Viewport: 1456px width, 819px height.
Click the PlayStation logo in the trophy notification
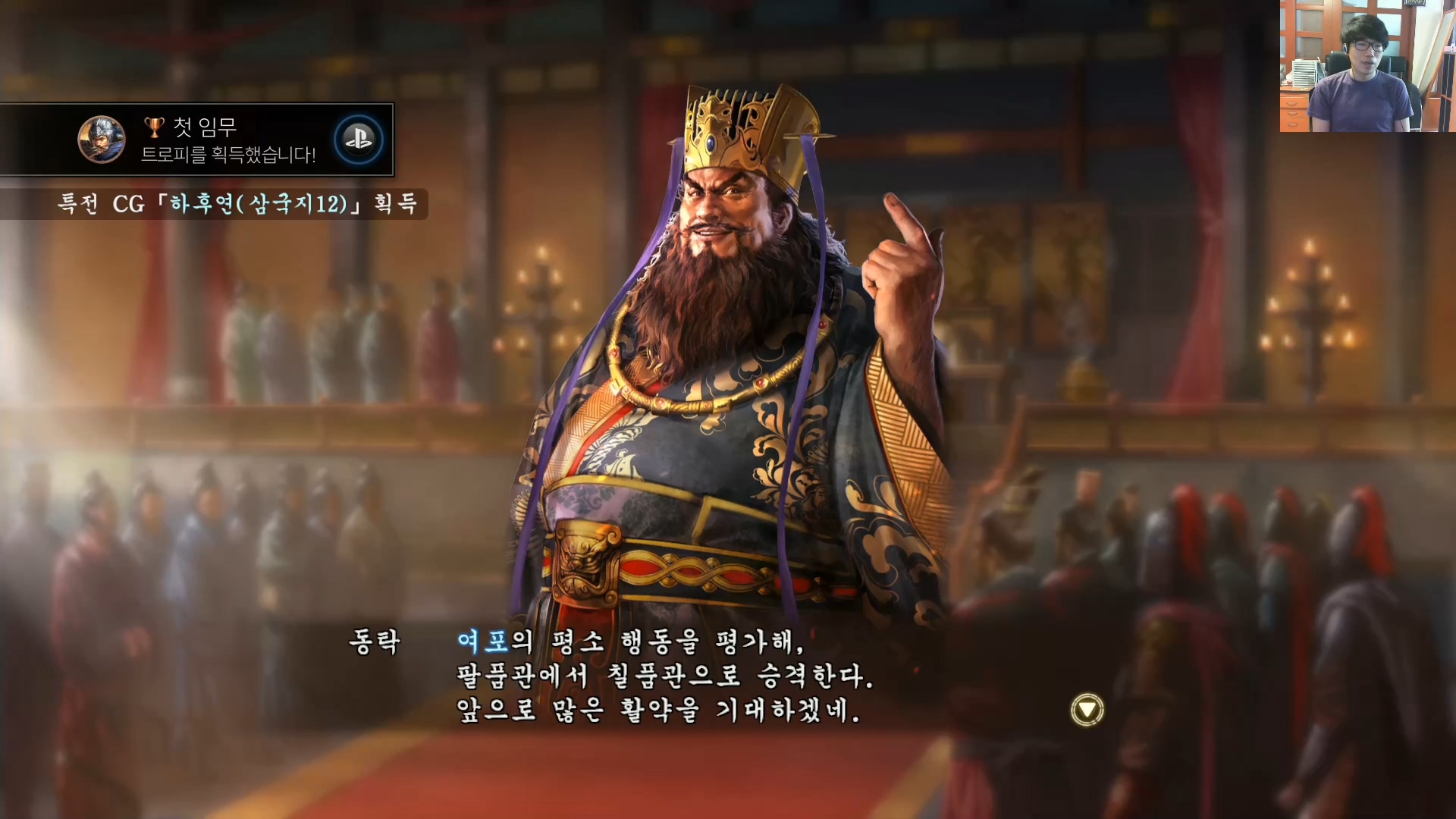click(358, 140)
